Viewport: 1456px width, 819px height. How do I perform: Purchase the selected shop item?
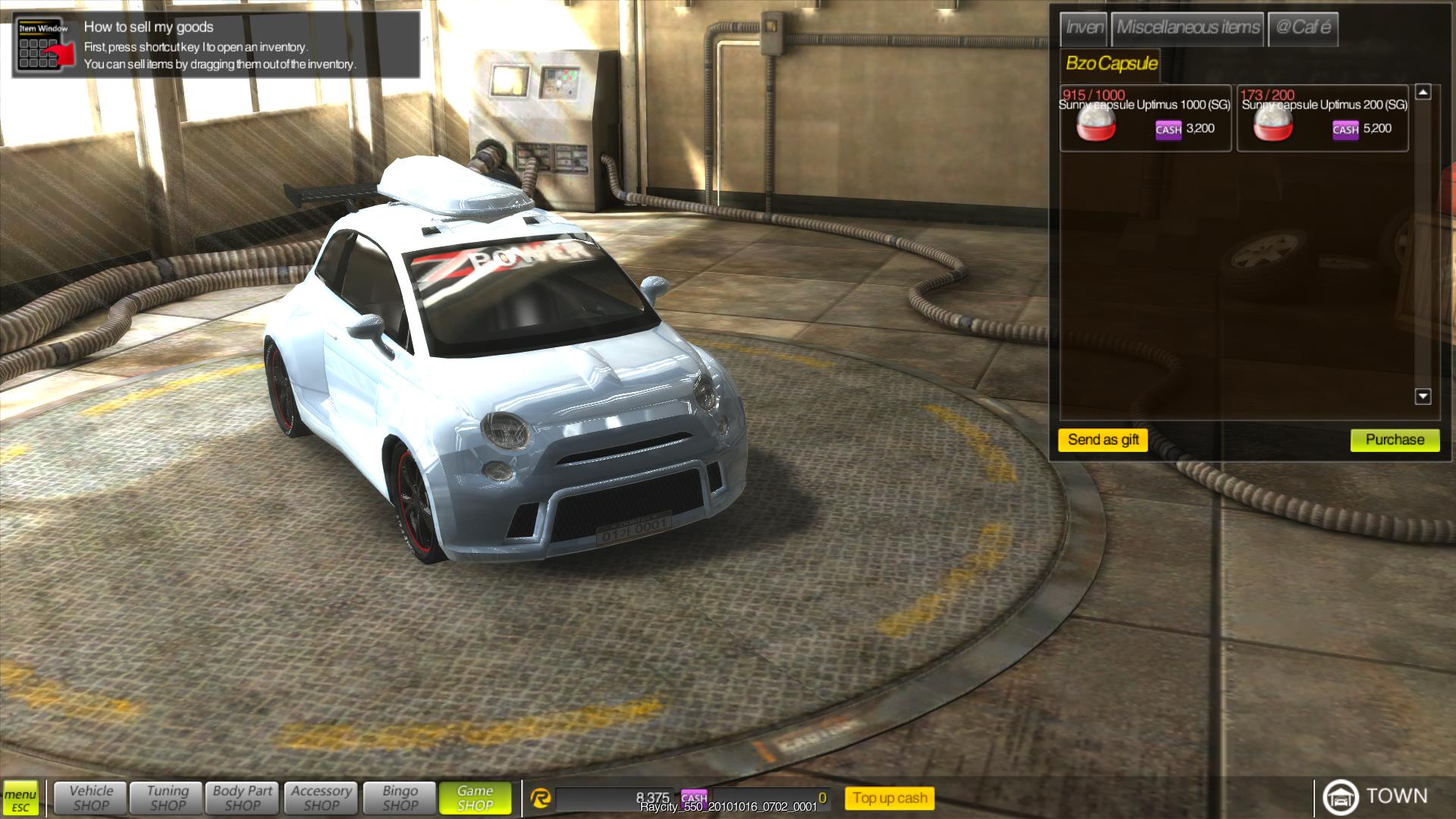coord(1395,440)
